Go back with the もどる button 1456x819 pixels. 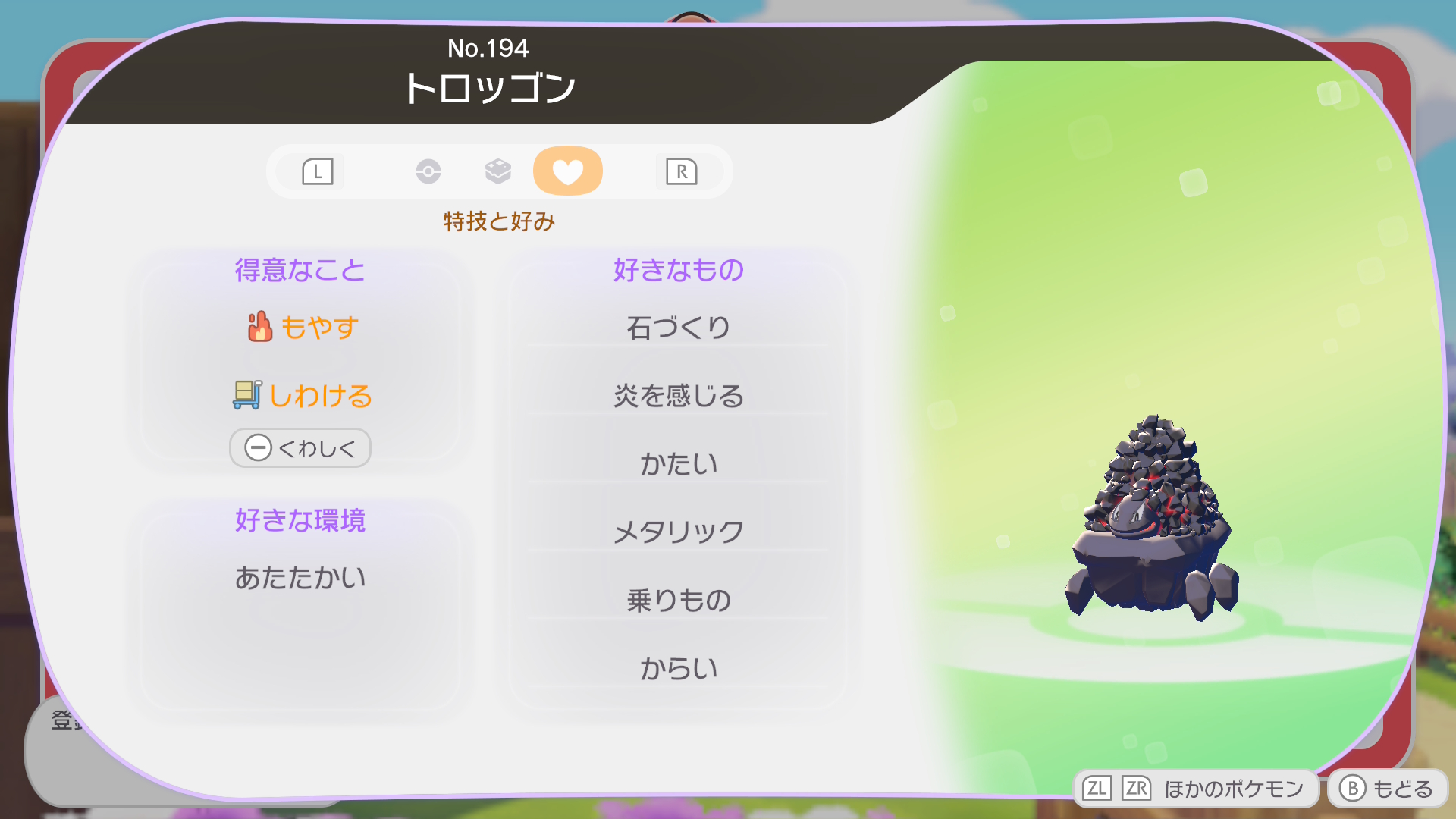(x=1388, y=789)
